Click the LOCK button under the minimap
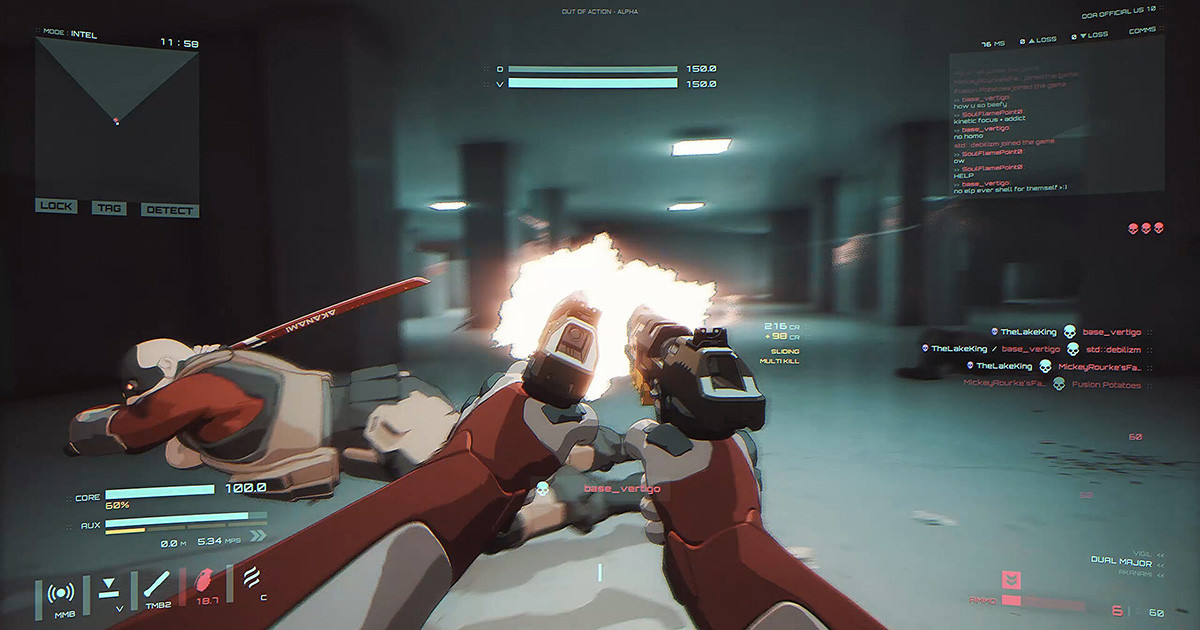The image size is (1200, 630). (56, 206)
